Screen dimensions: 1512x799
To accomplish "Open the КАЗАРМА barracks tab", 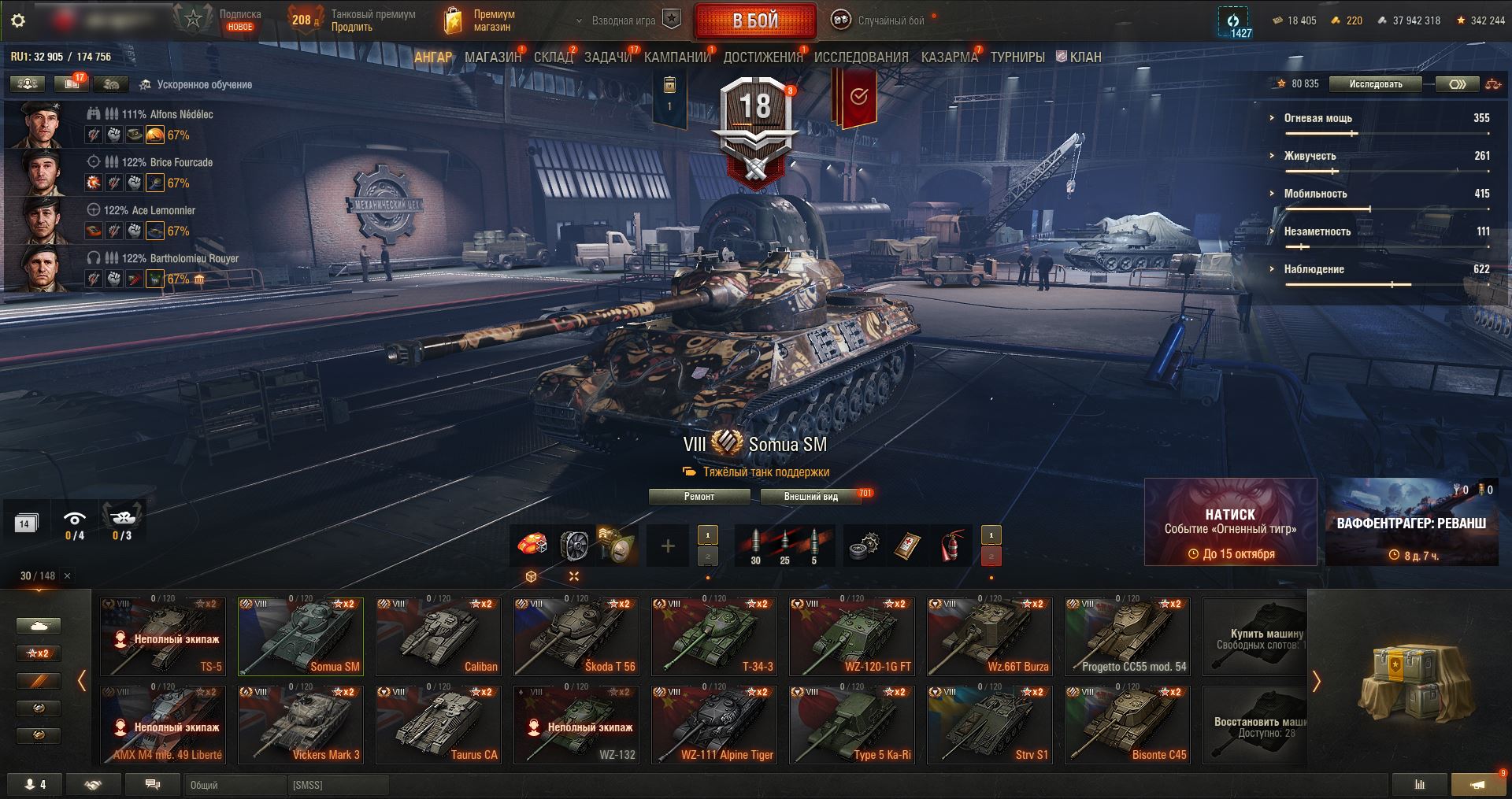I will (x=949, y=57).
